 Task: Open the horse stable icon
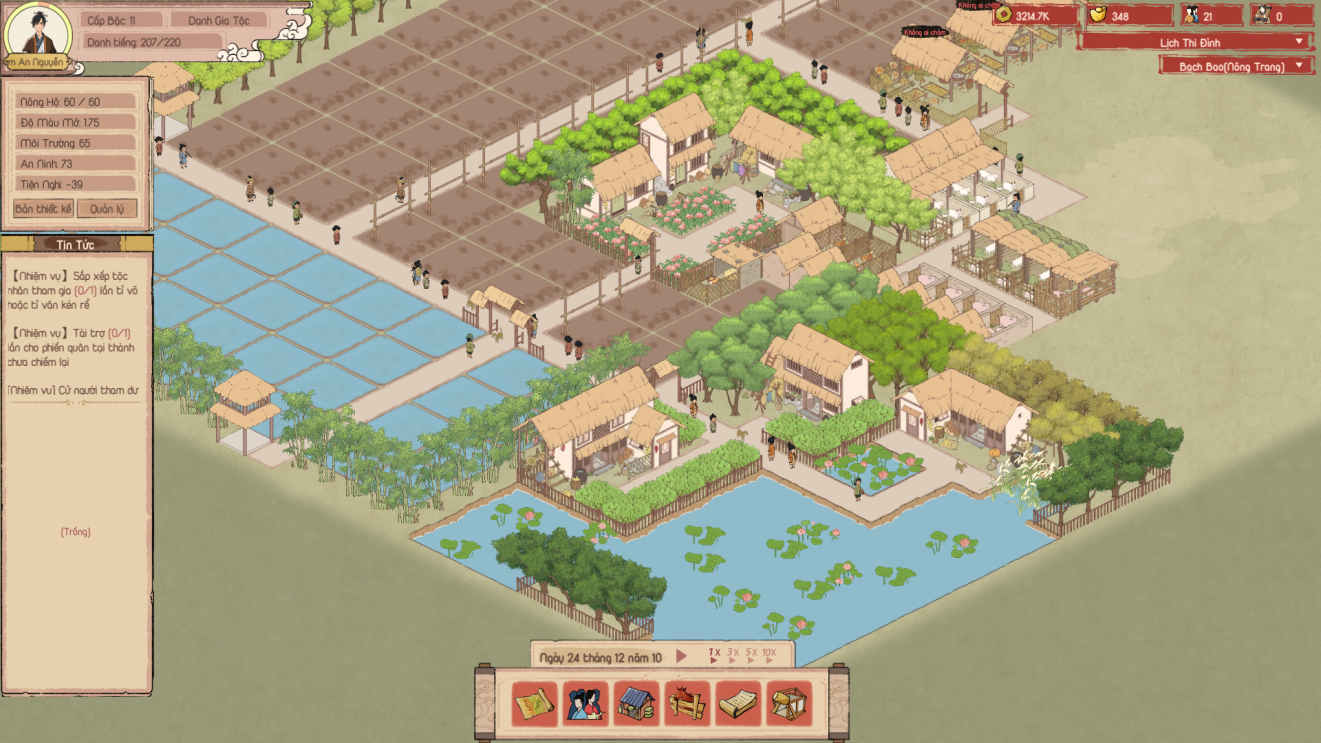687,704
